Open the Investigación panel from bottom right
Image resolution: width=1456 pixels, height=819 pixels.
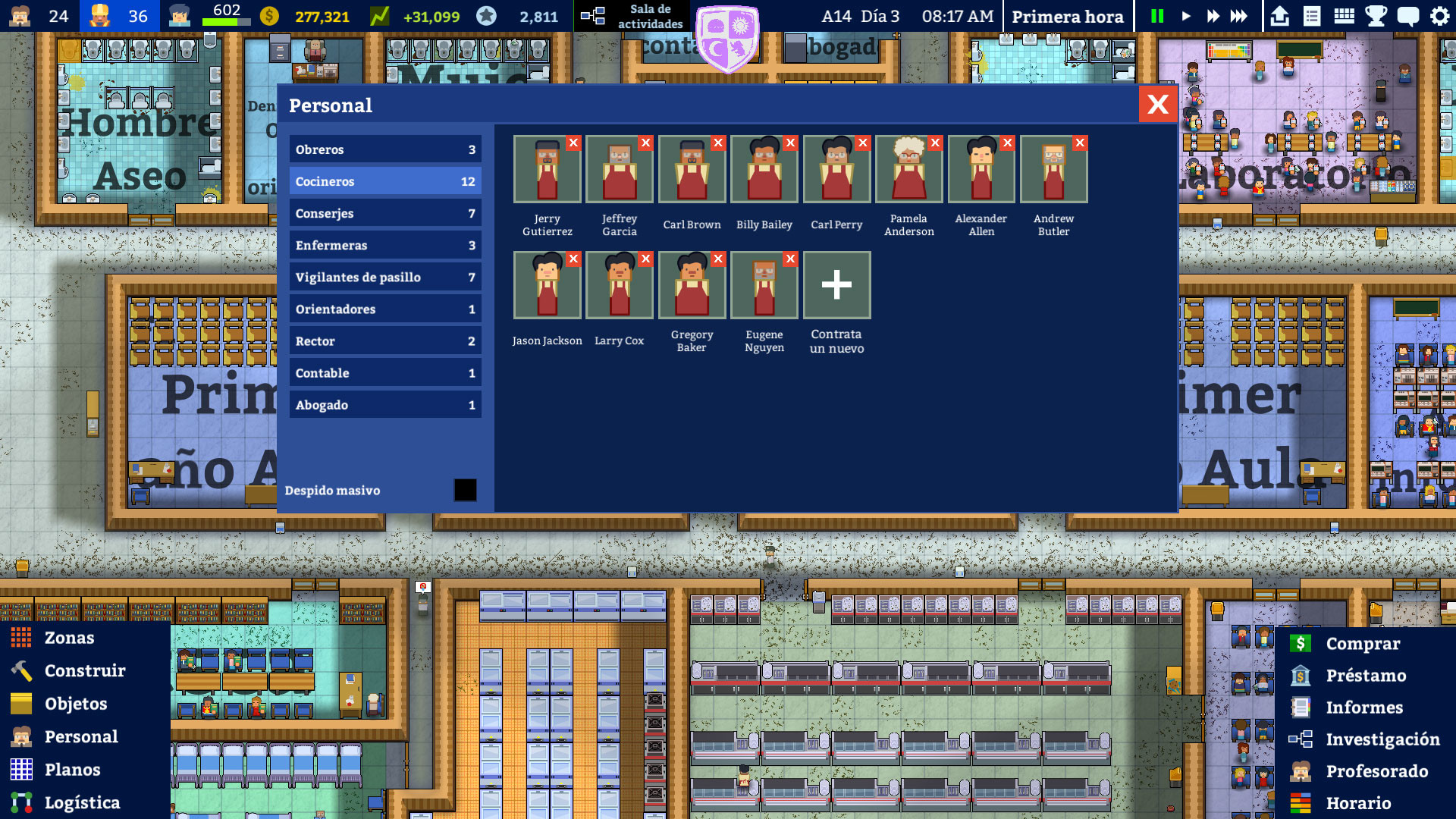(x=1382, y=739)
